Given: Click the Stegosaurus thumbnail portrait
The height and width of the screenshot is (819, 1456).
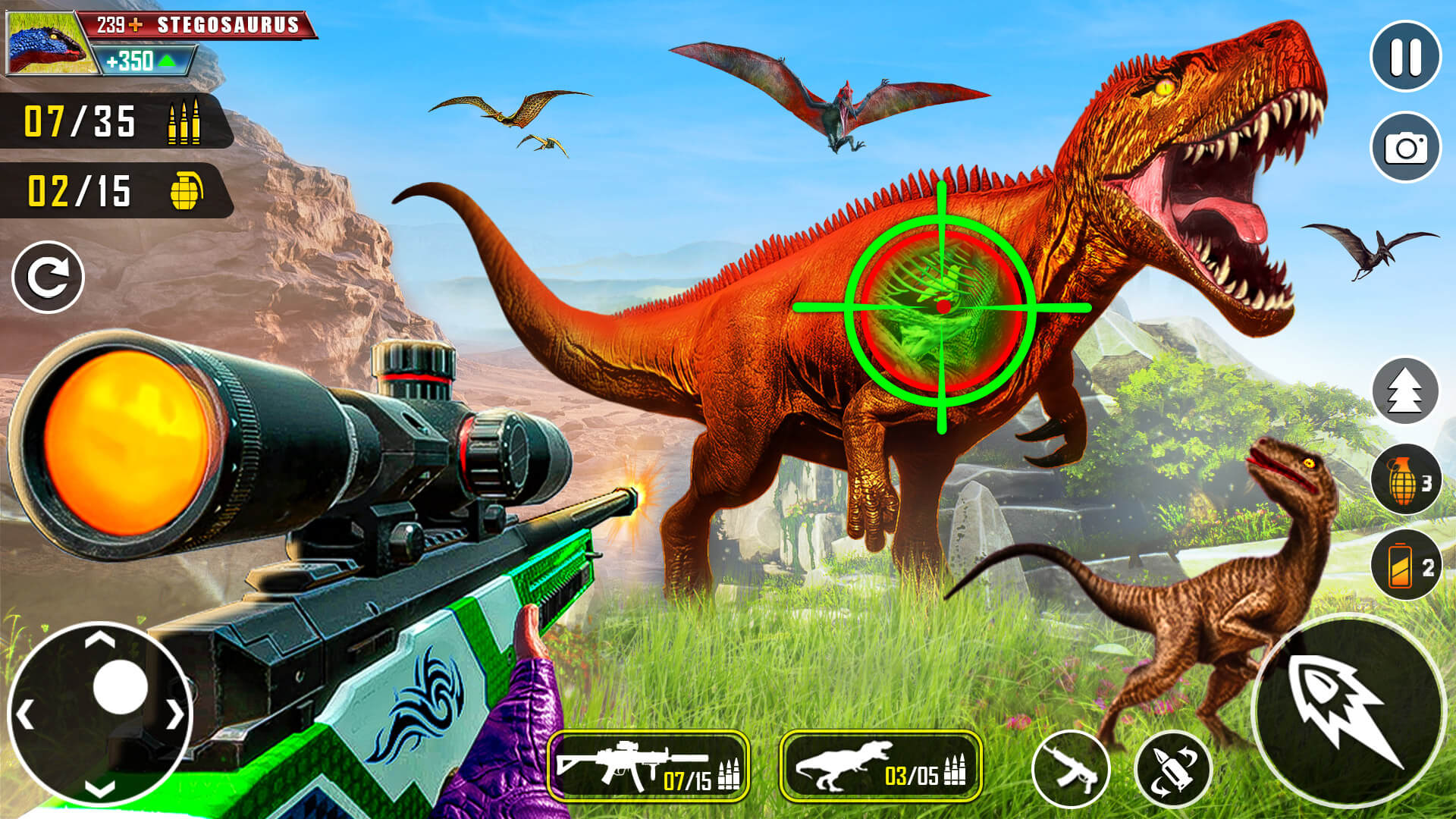Looking at the screenshot, I should pos(45,42).
